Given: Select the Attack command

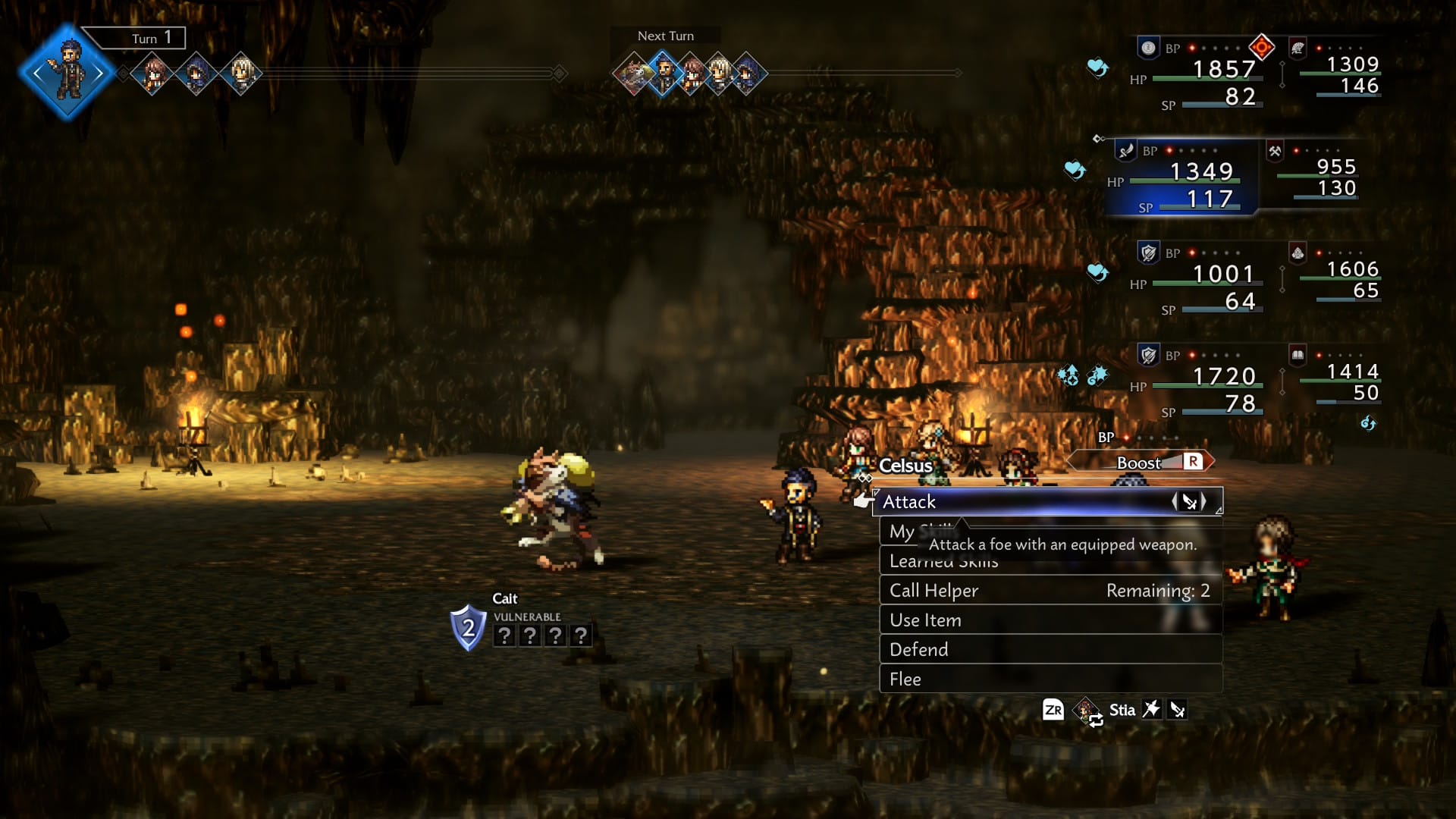Looking at the screenshot, I should coord(1046,501).
